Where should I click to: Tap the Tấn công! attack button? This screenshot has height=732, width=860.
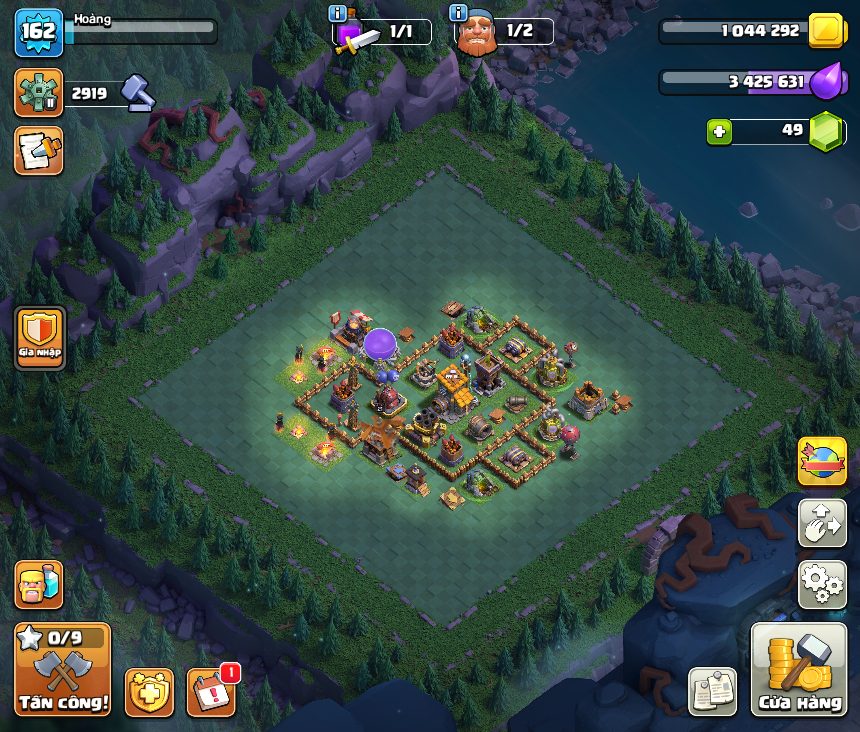62,669
